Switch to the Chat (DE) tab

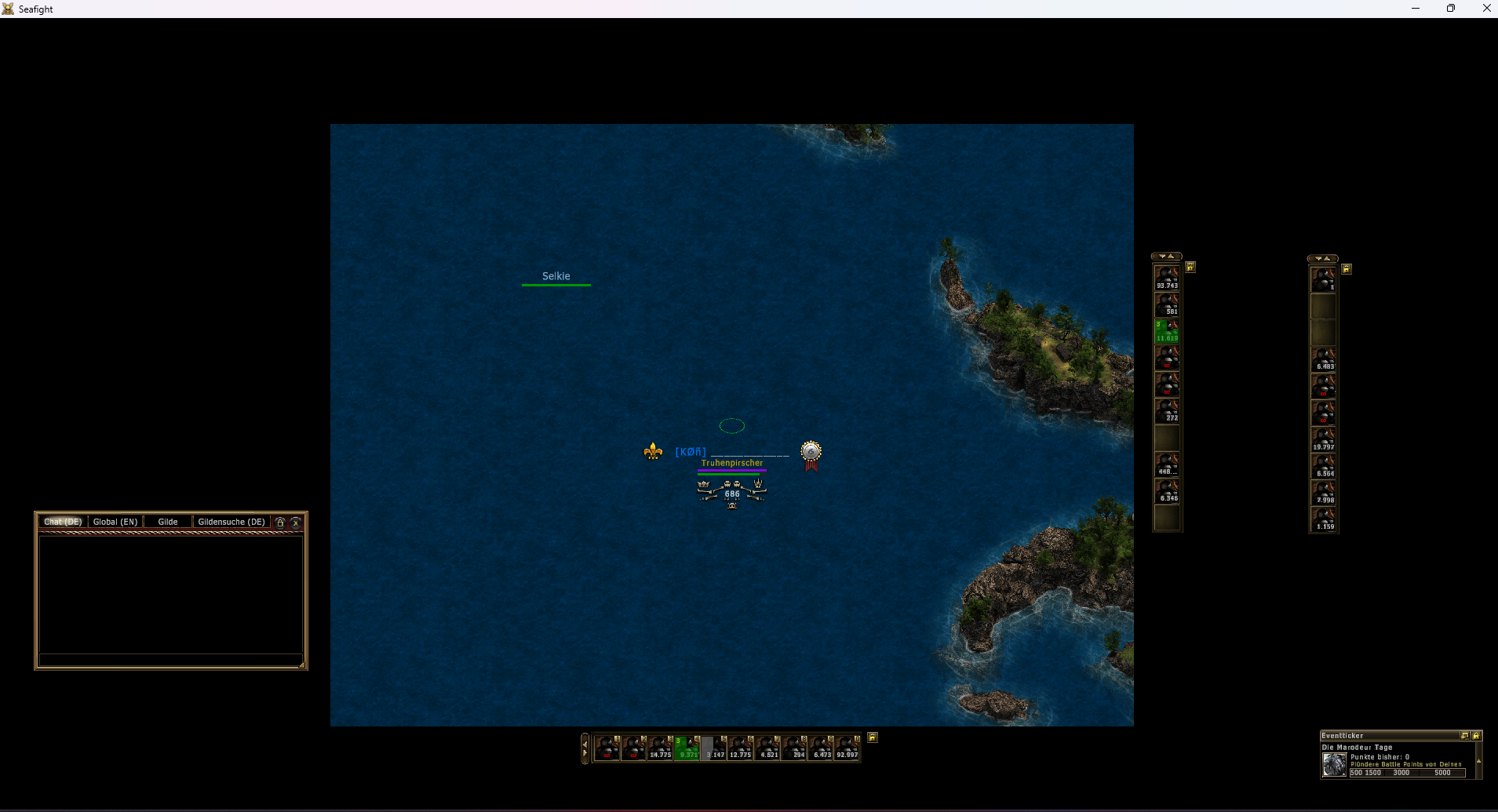(63, 522)
